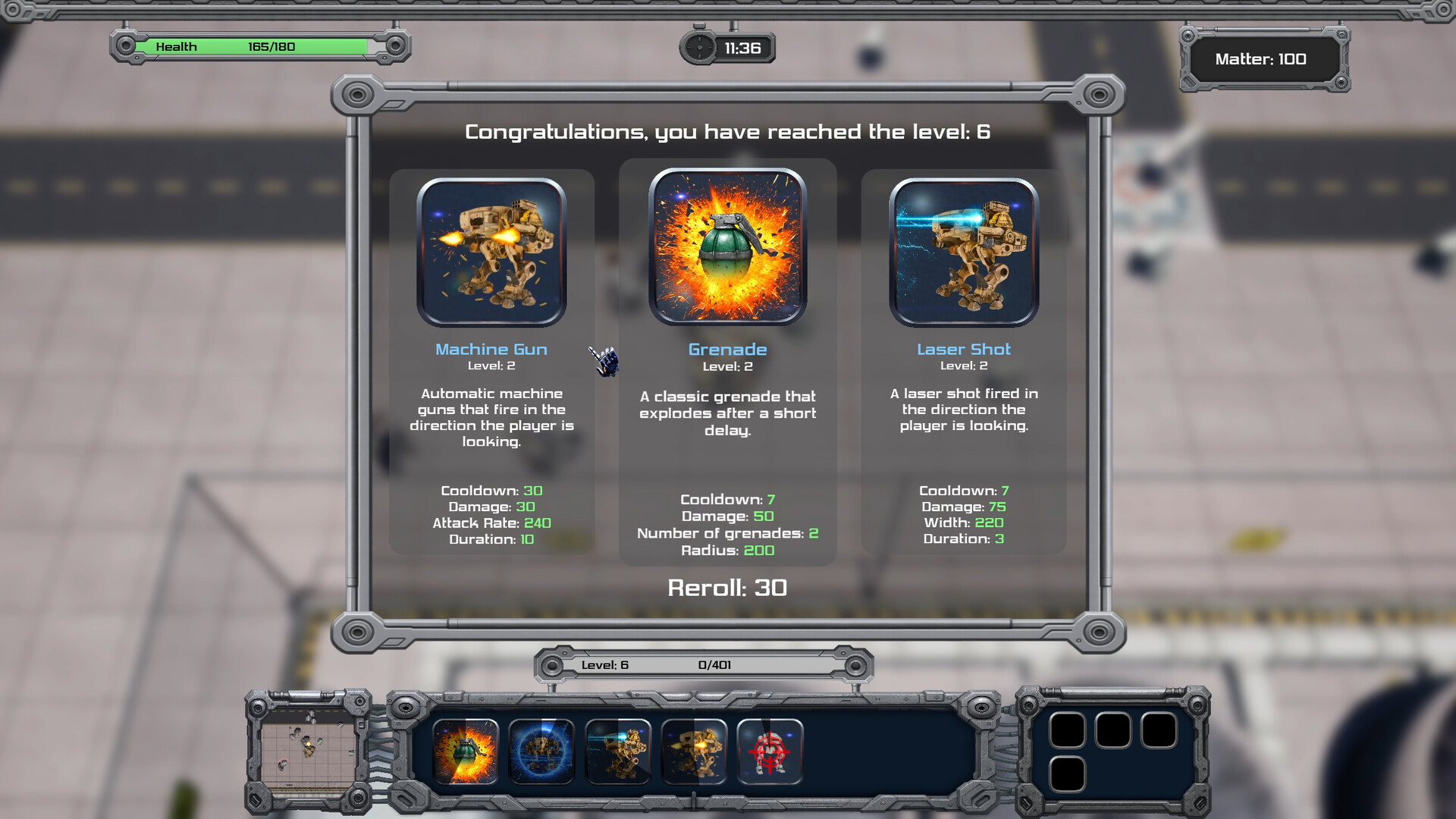Click the clock icon beside the 11:36 timer
This screenshot has height=819, width=1456.
pyautogui.click(x=698, y=47)
